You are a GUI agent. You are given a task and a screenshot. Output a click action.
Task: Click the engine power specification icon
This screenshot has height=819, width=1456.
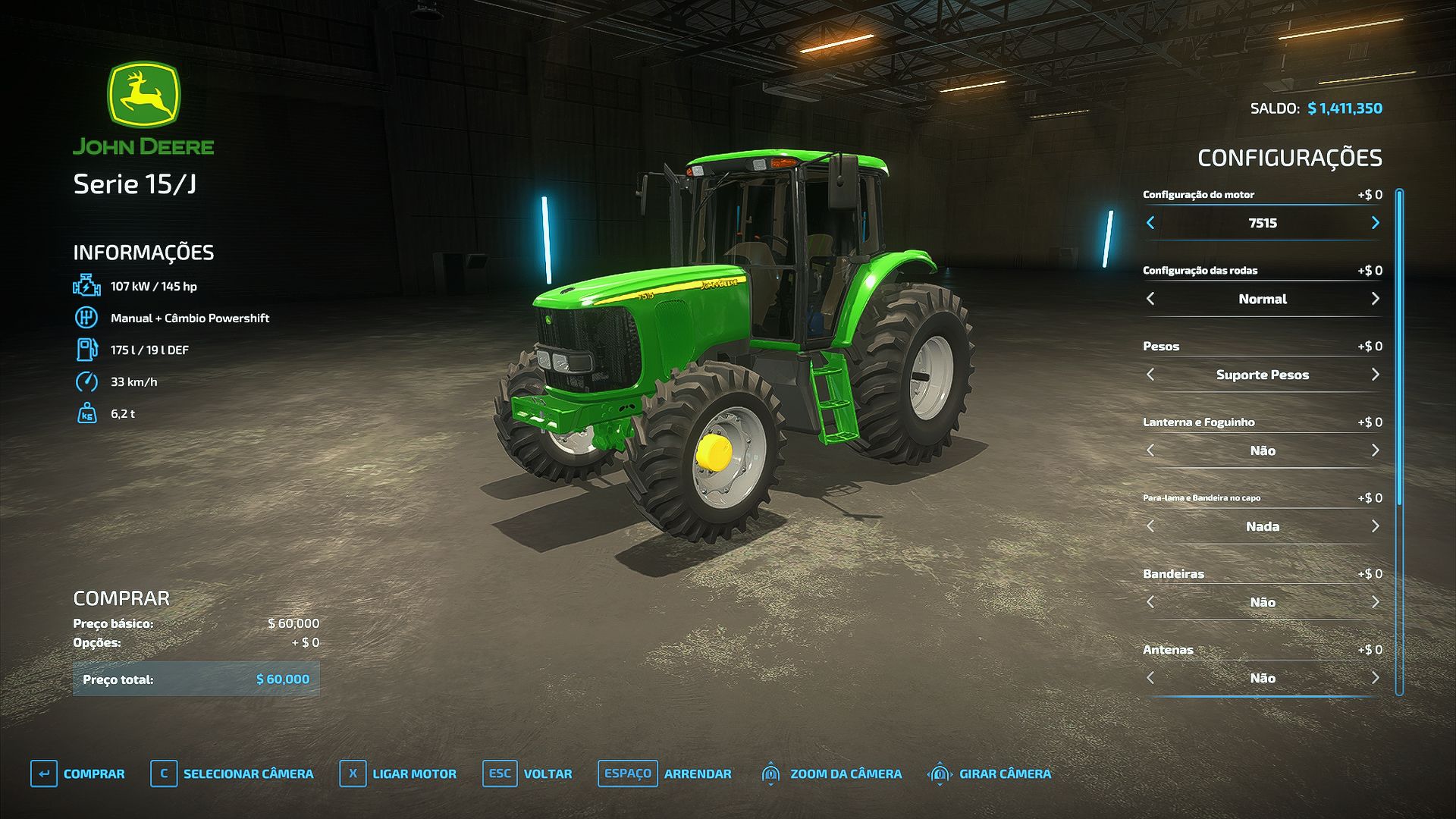click(86, 286)
